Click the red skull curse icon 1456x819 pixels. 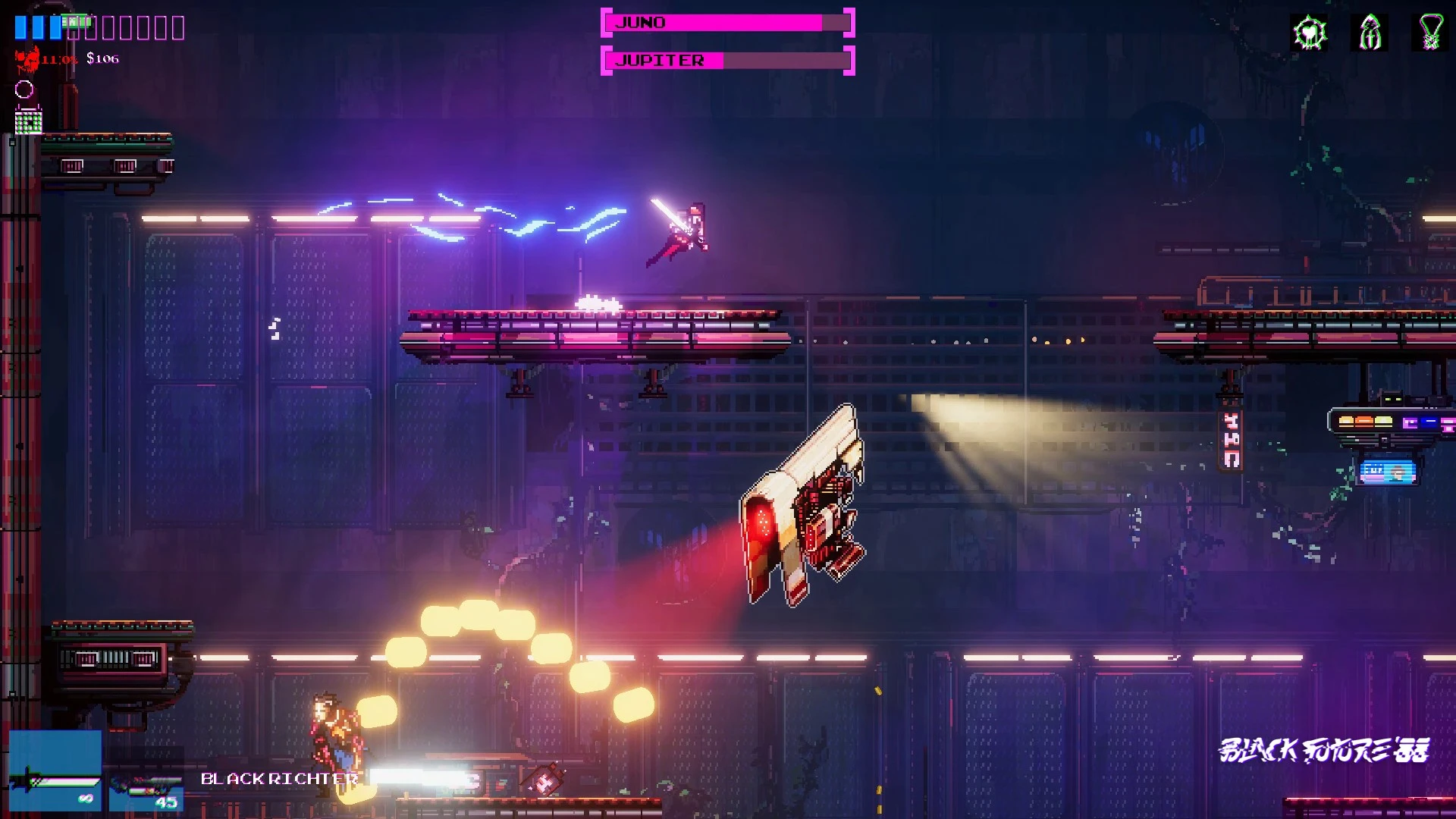click(28, 58)
